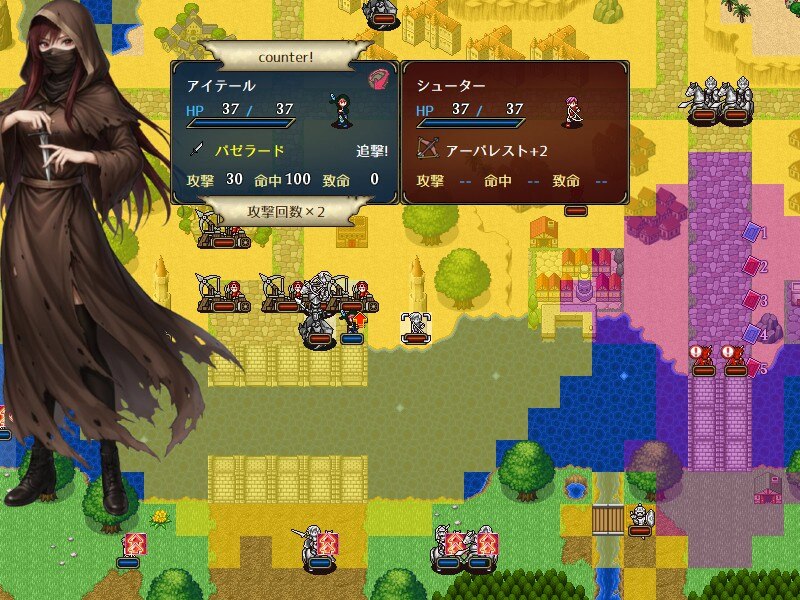Click the targeted enemy unit inside the cursor brackets
Viewport: 800px width, 600px height.
pos(415,325)
